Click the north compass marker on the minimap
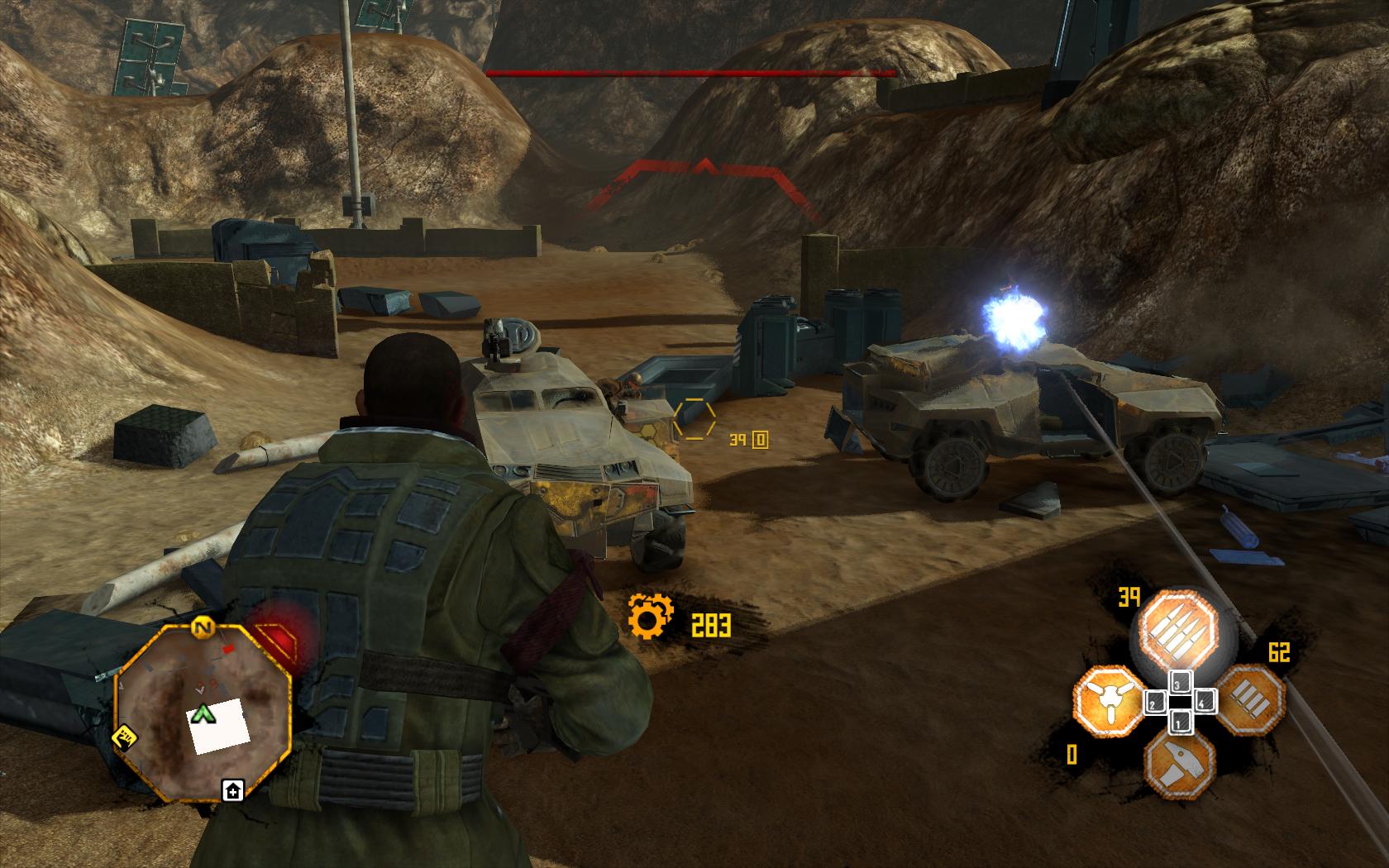Image resolution: width=1389 pixels, height=868 pixels. tap(200, 627)
